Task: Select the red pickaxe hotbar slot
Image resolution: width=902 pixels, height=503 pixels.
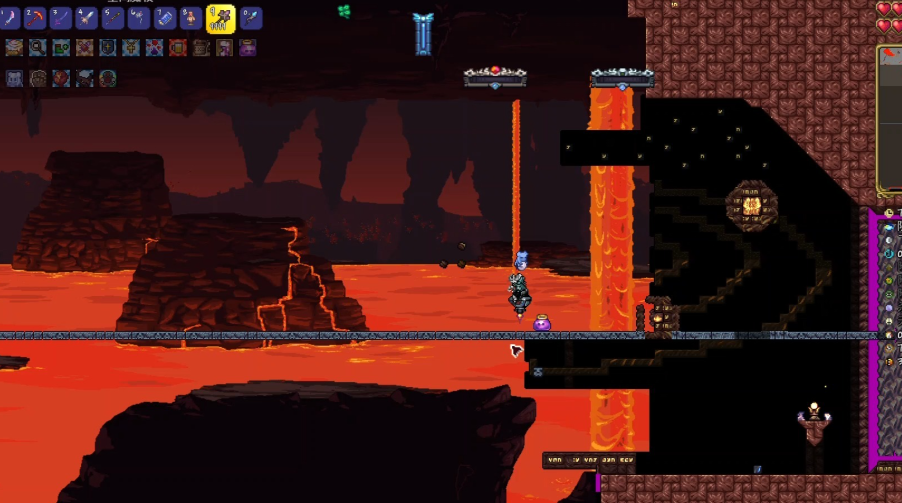Action: tap(36, 18)
